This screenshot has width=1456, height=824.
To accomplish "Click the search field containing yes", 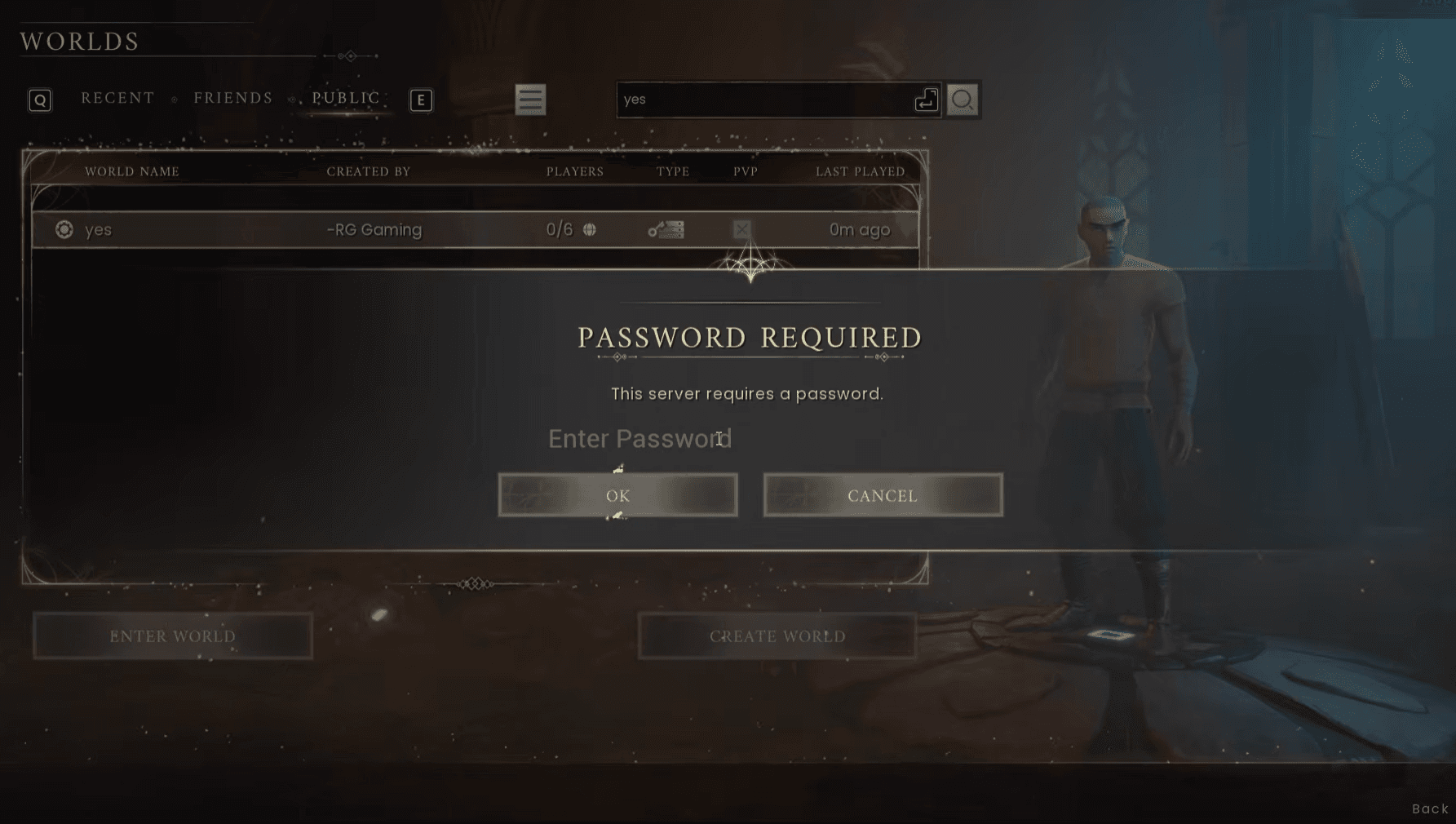I will (x=775, y=100).
